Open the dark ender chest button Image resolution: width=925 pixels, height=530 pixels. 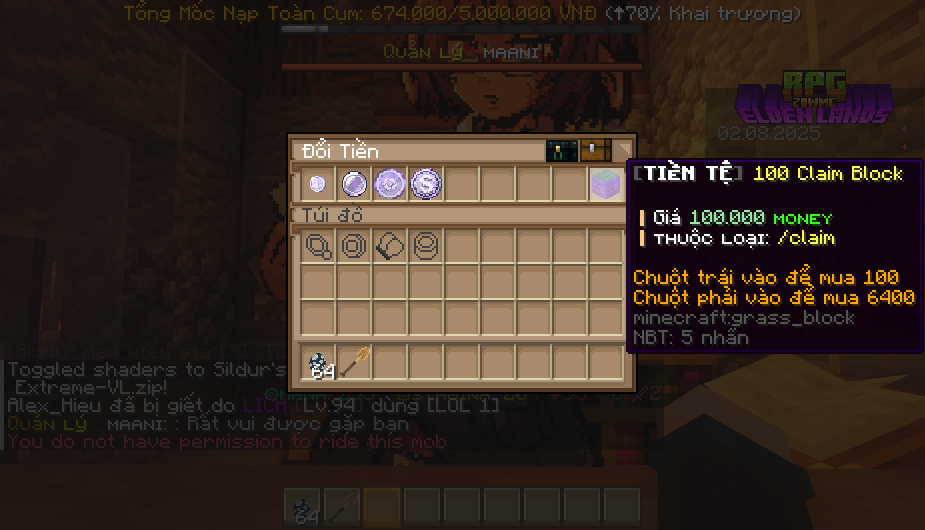[x=560, y=151]
